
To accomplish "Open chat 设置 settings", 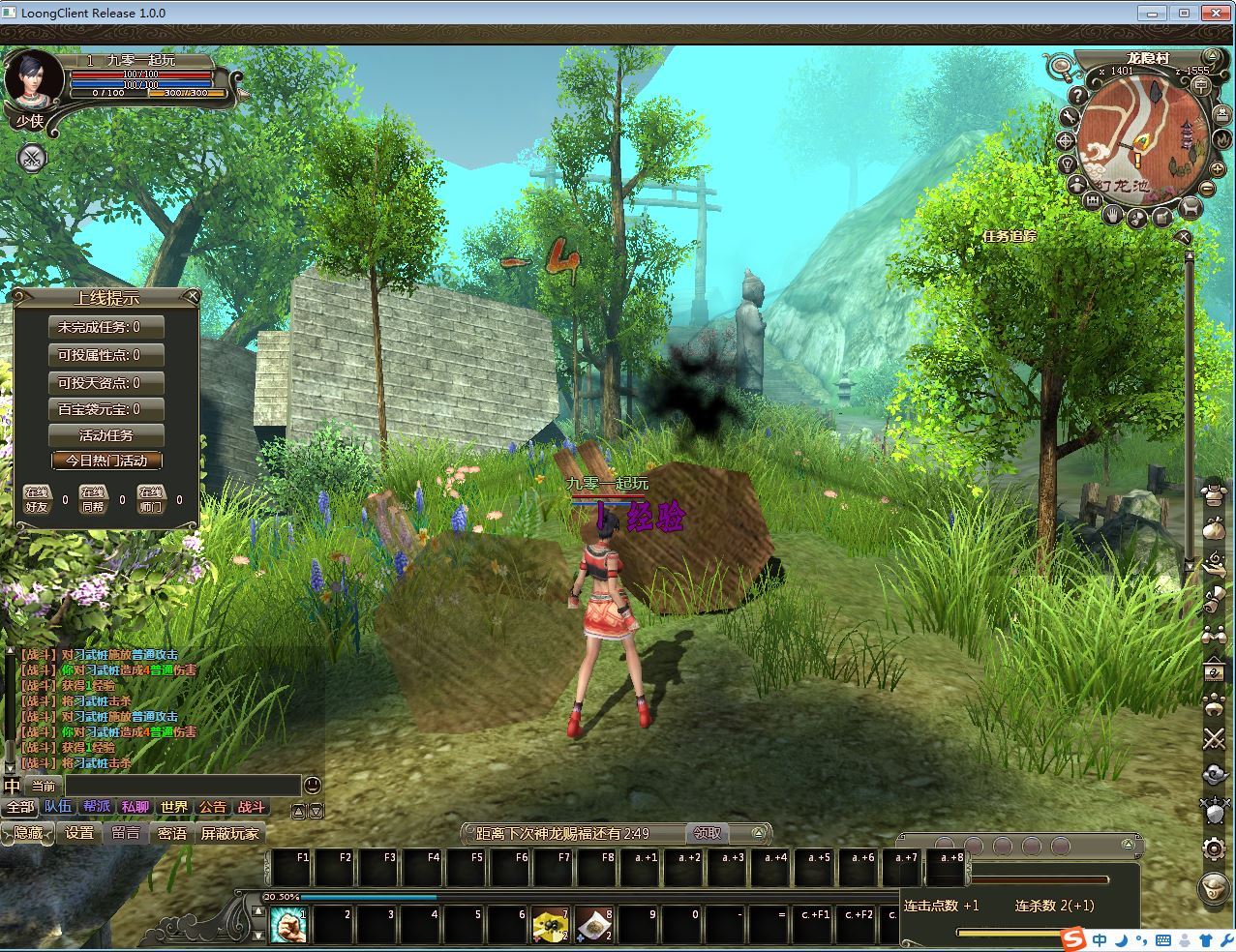I will [79, 833].
